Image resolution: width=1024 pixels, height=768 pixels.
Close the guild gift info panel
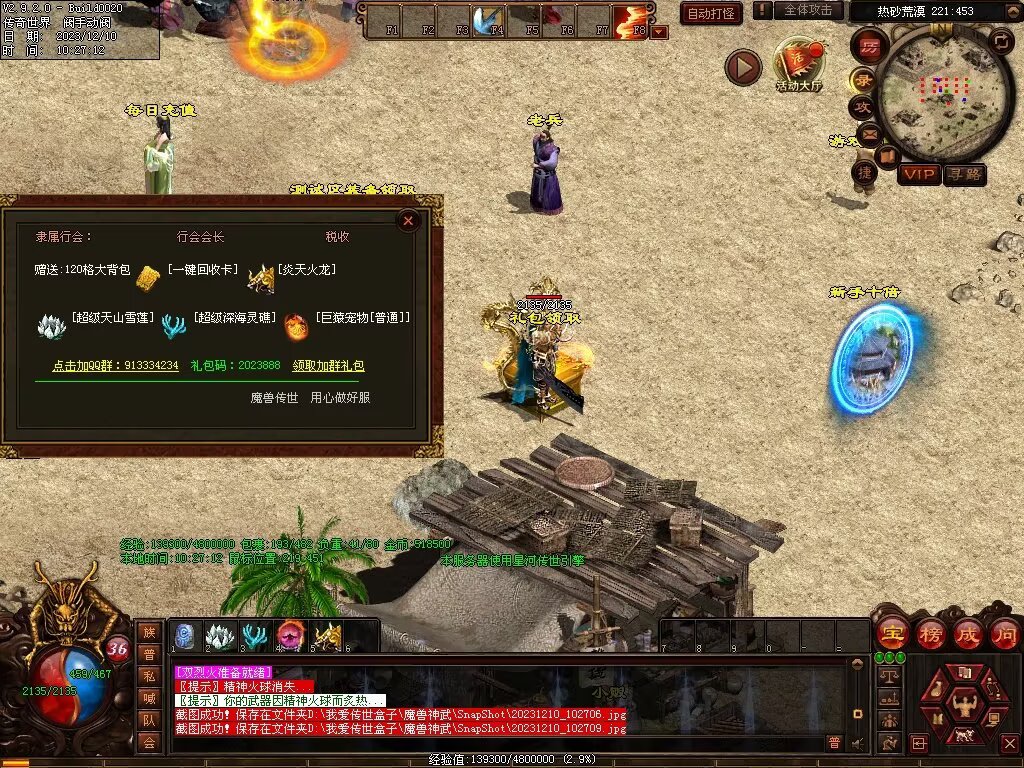(x=408, y=221)
